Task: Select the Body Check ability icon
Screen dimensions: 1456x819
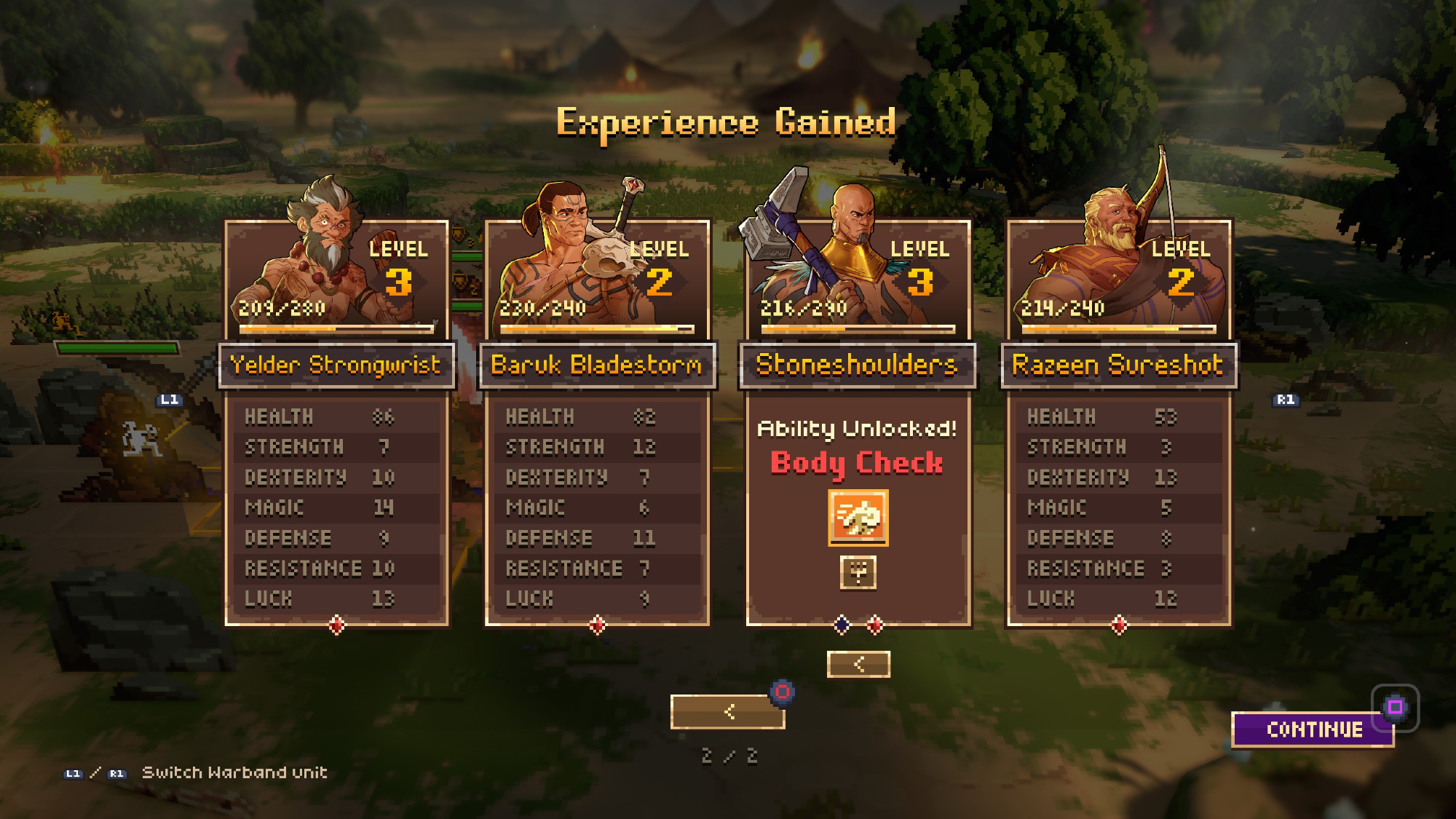Action: [x=858, y=518]
